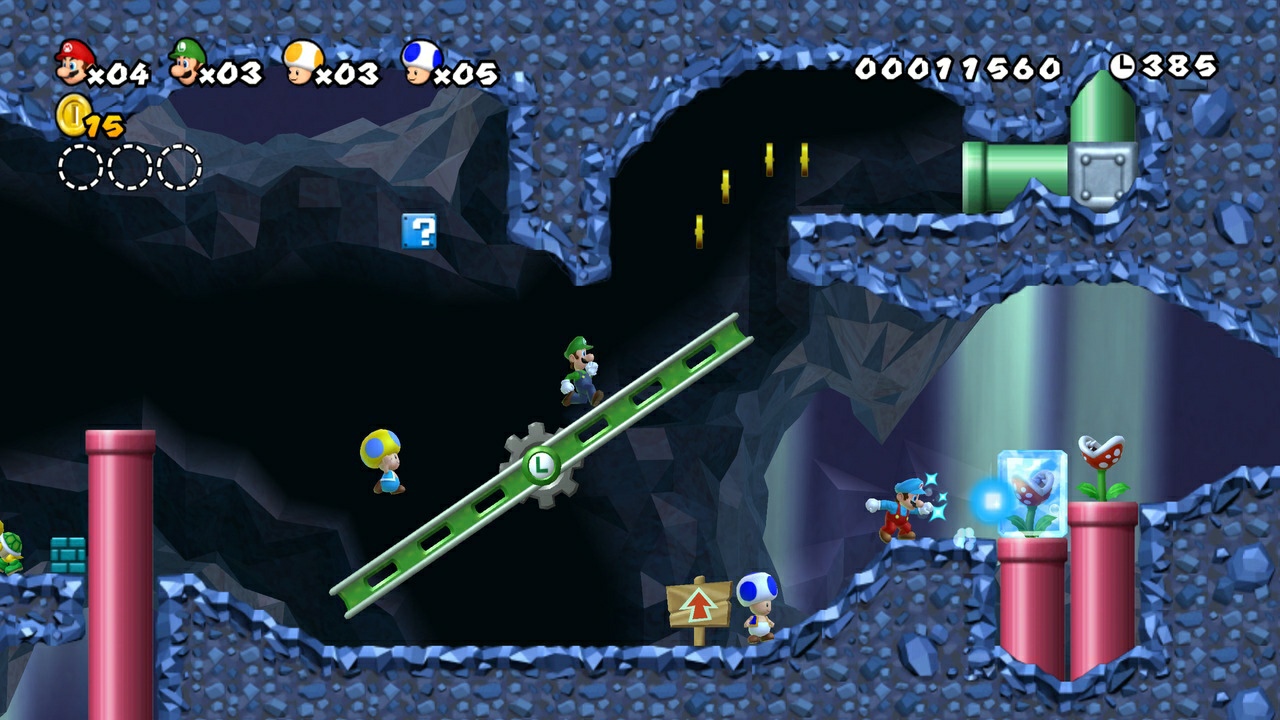Click Mario's head icon in the HUD
This screenshot has height=720, width=1280.
(x=73, y=62)
